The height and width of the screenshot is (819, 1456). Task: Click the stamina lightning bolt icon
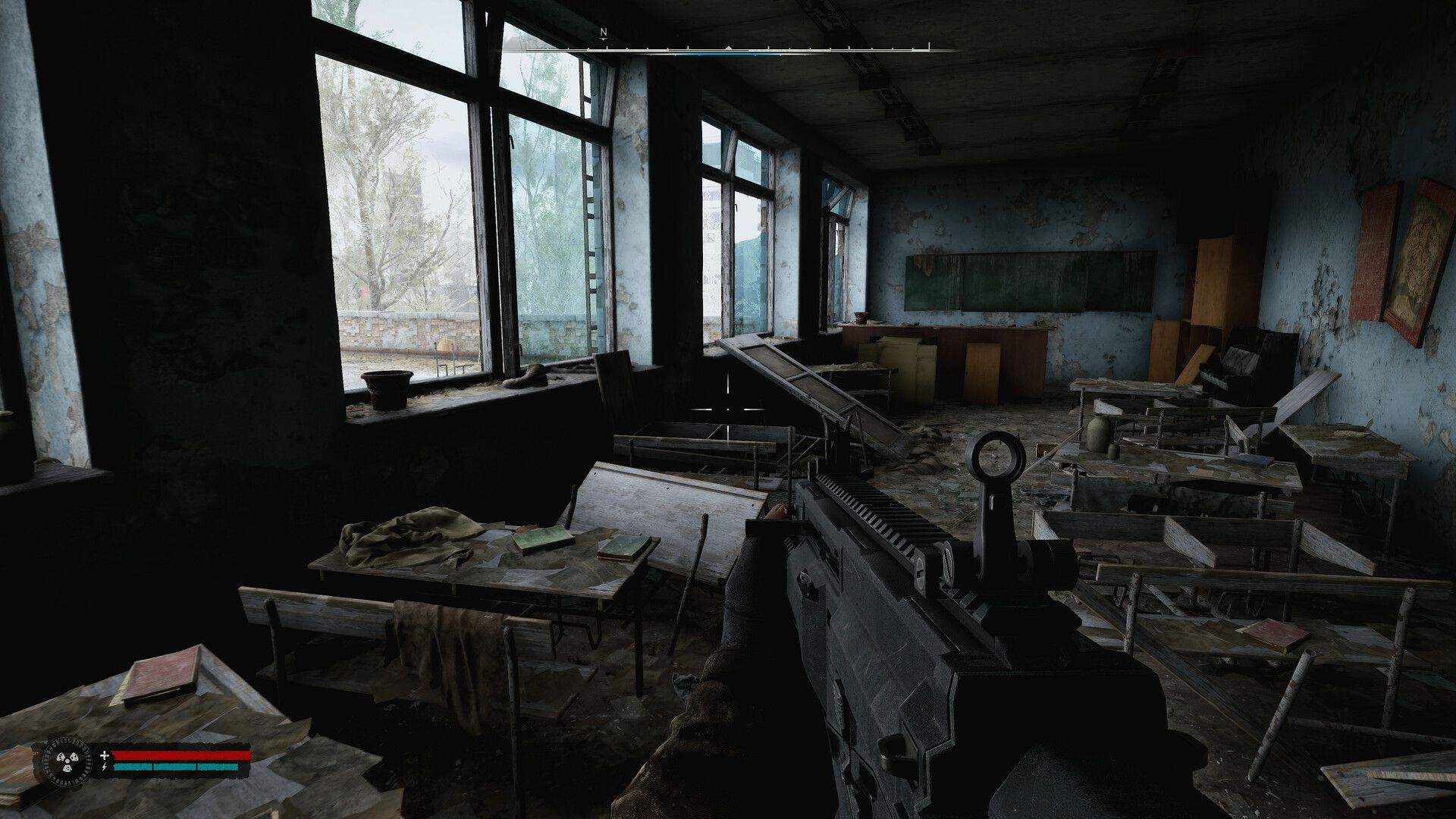(x=104, y=767)
